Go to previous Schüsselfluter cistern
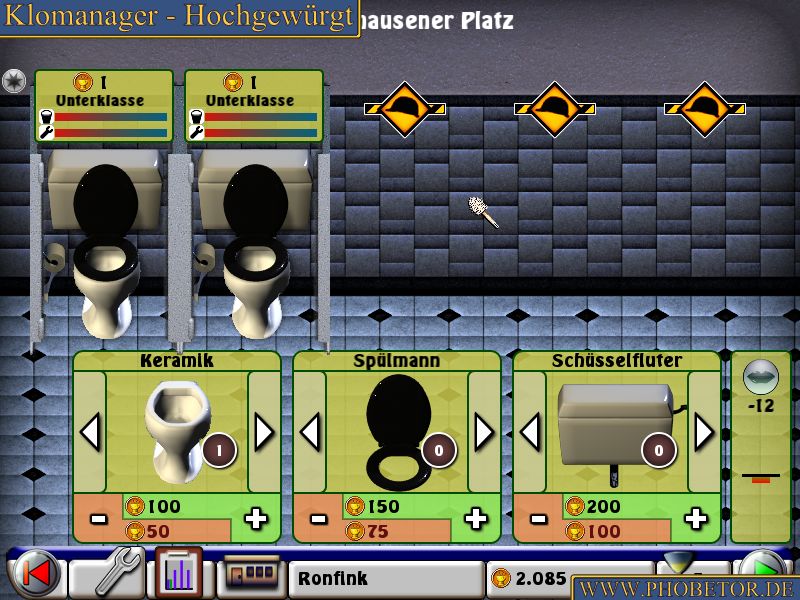Image resolution: width=800 pixels, height=600 pixels. coord(530,432)
